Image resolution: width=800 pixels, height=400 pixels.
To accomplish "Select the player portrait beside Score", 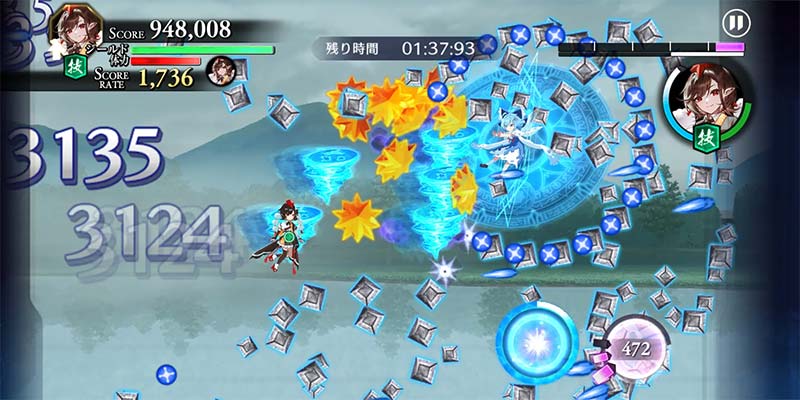I will pyautogui.click(x=72, y=27).
